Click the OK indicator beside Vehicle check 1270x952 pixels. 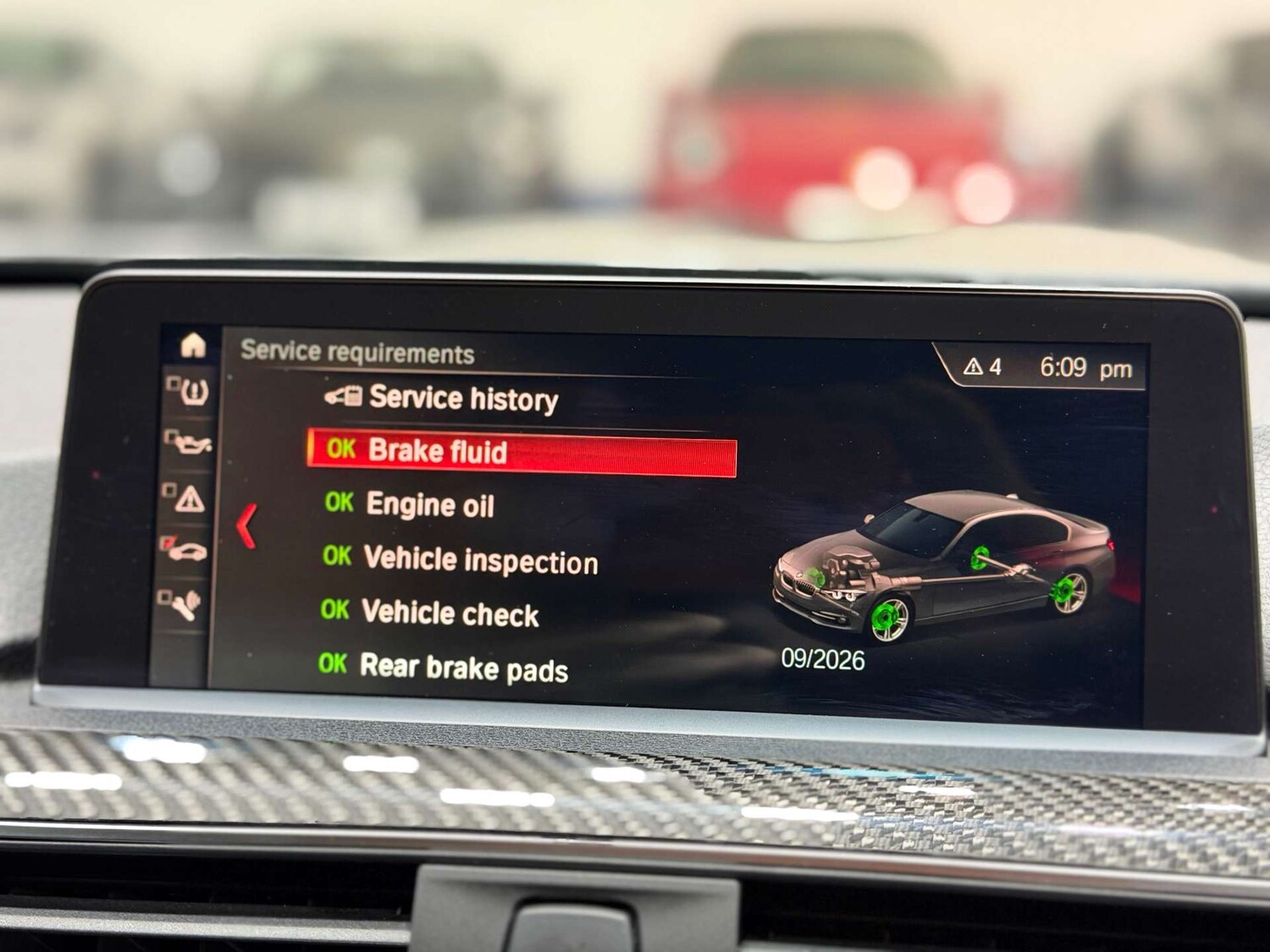pyautogui.click(x=338, y=612)
